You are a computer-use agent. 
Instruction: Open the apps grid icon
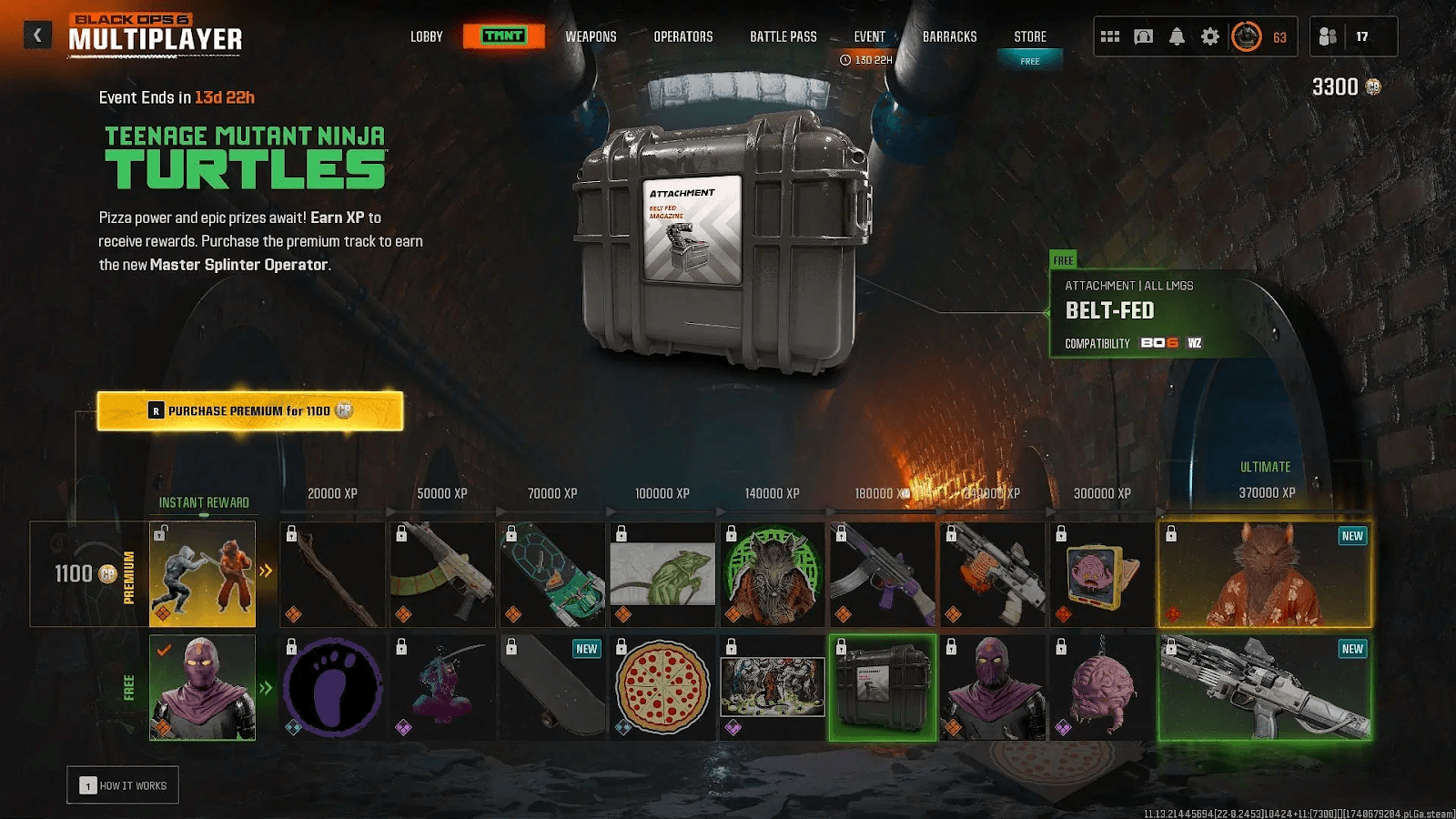tap(1108, 36)
